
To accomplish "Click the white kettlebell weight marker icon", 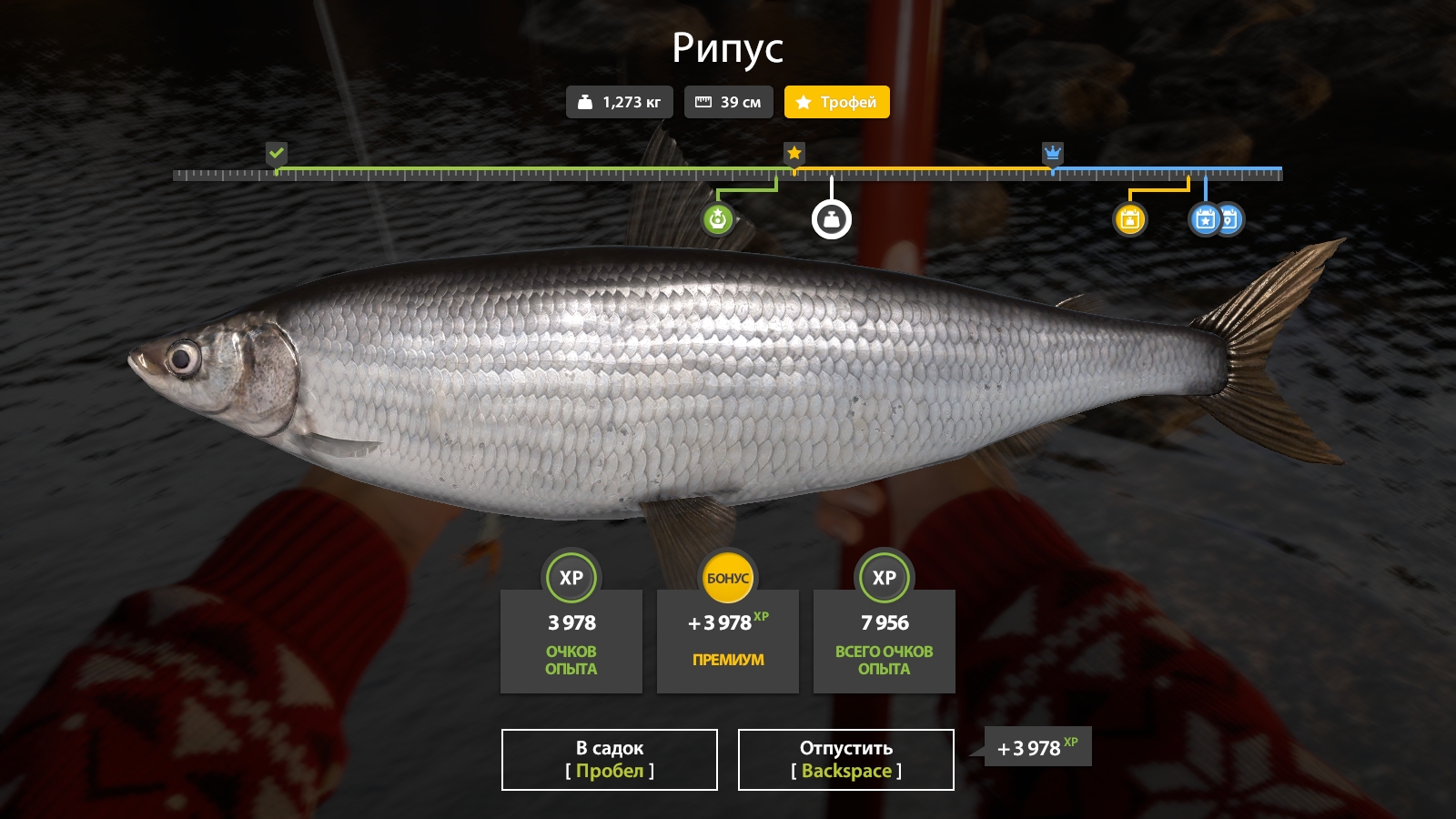I will pos(832,217).
